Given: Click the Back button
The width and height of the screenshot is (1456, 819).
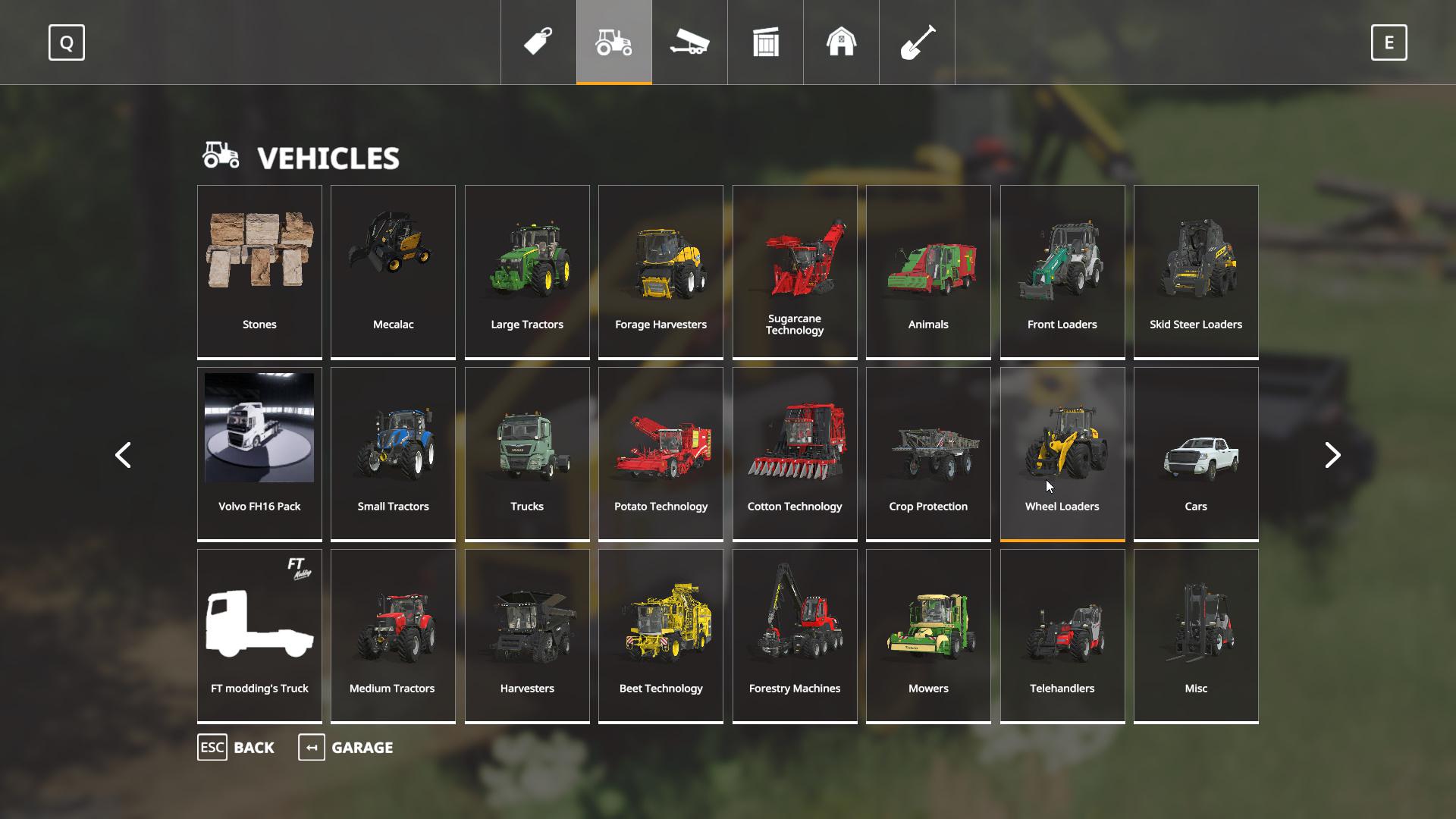Looking at the screenshot, I should click(237, 748).
